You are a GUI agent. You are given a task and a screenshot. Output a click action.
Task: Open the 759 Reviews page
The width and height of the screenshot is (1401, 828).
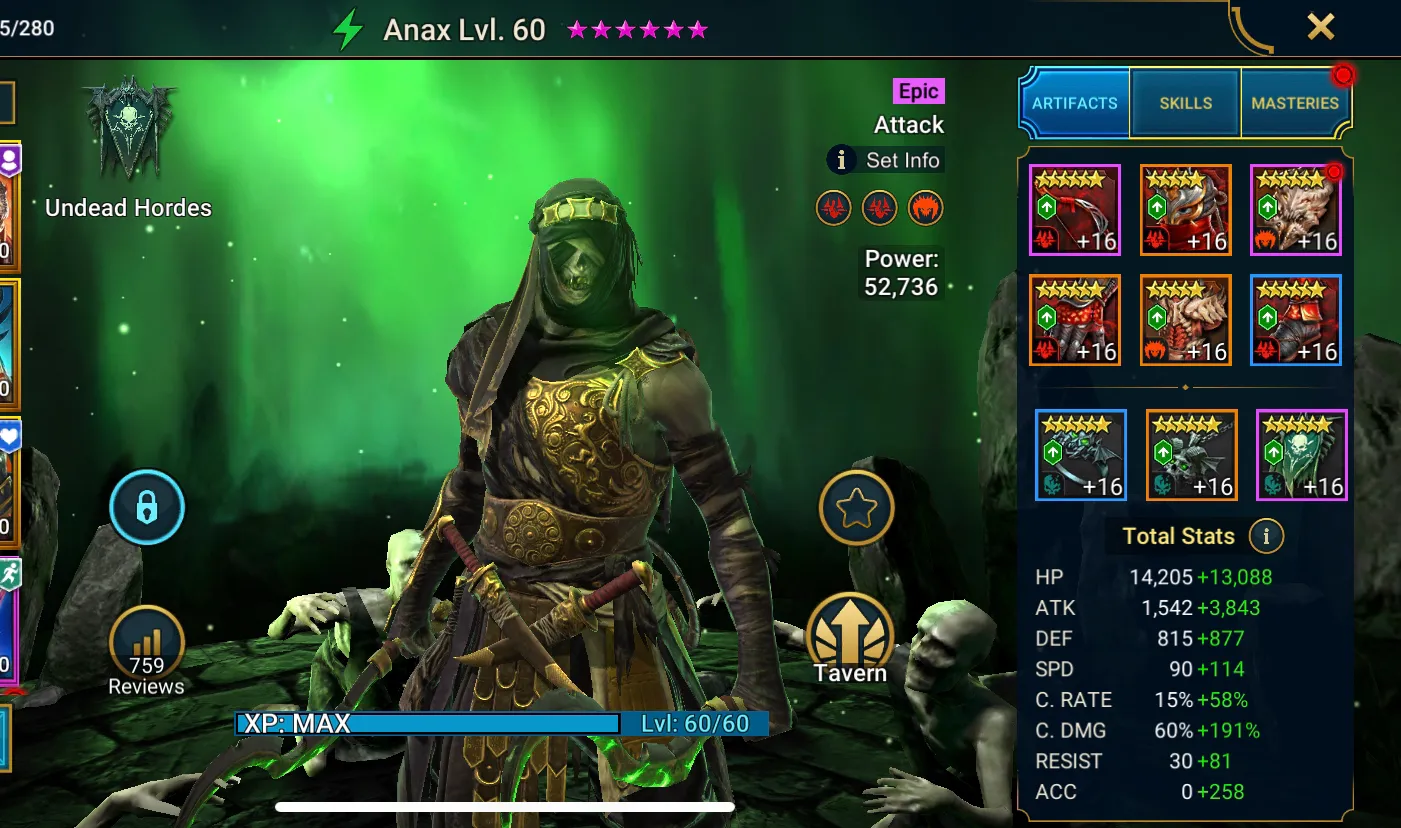147,650
